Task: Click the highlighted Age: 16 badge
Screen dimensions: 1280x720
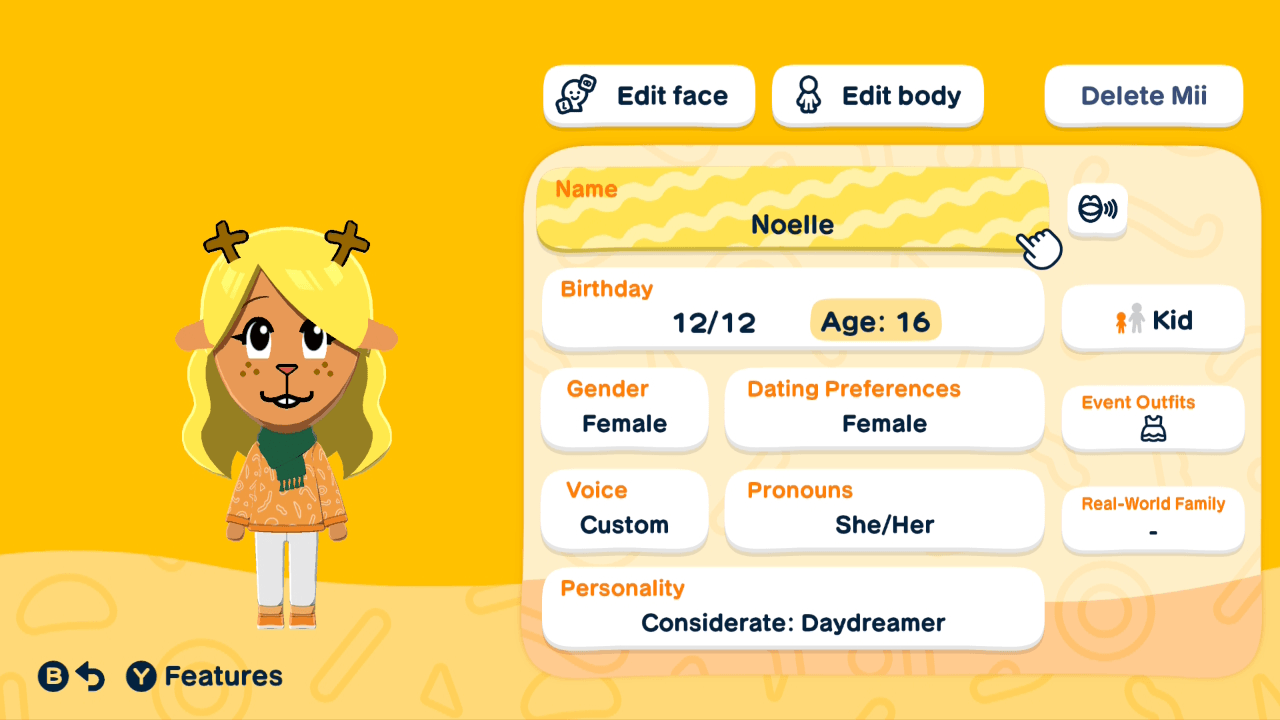Action: click(x=875, y=321)
